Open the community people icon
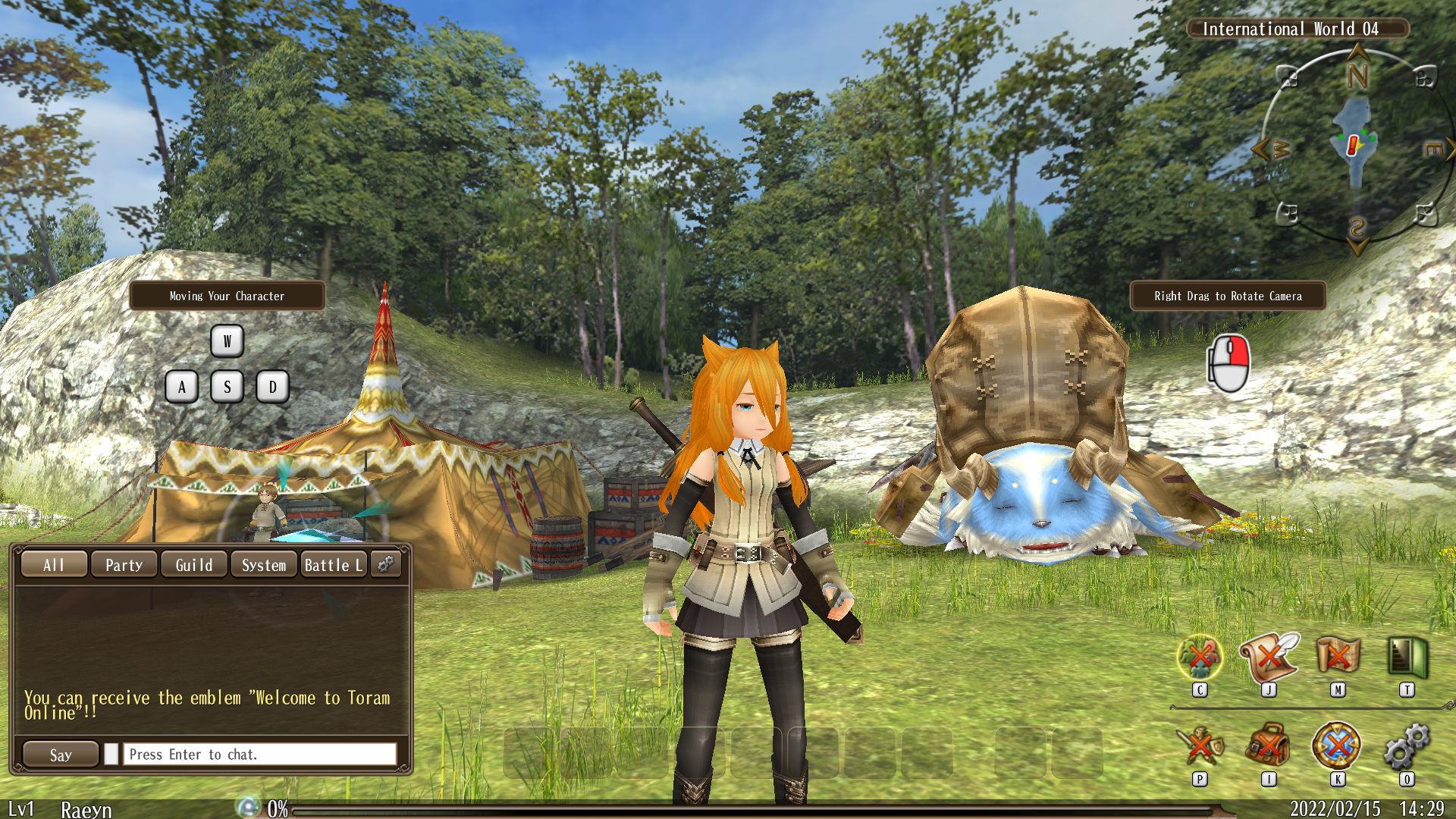The height and width of the screenshot is (819, 1456). click(x=1200, y=657)
